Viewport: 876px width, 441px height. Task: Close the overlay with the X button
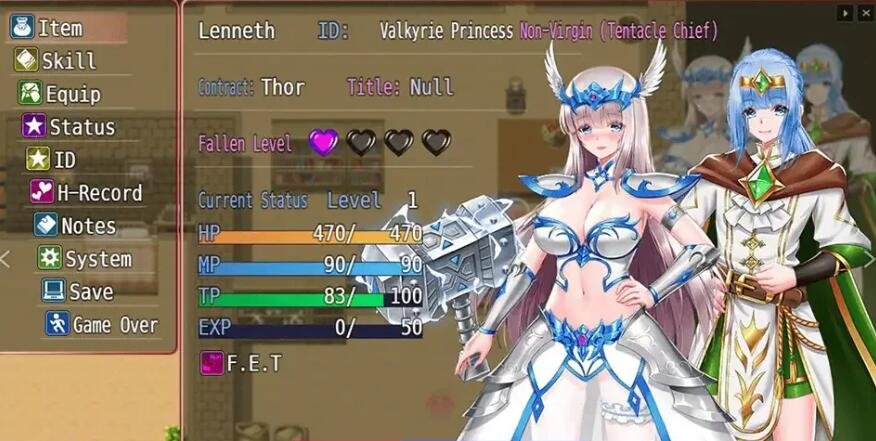[865, 13]
